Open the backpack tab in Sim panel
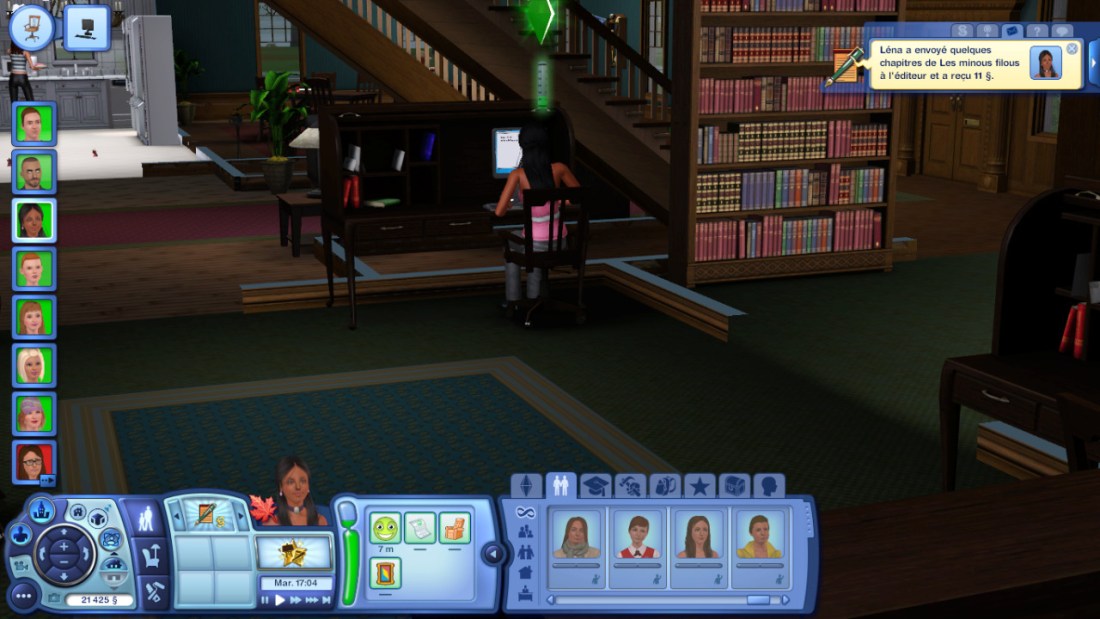 (664, 486)
